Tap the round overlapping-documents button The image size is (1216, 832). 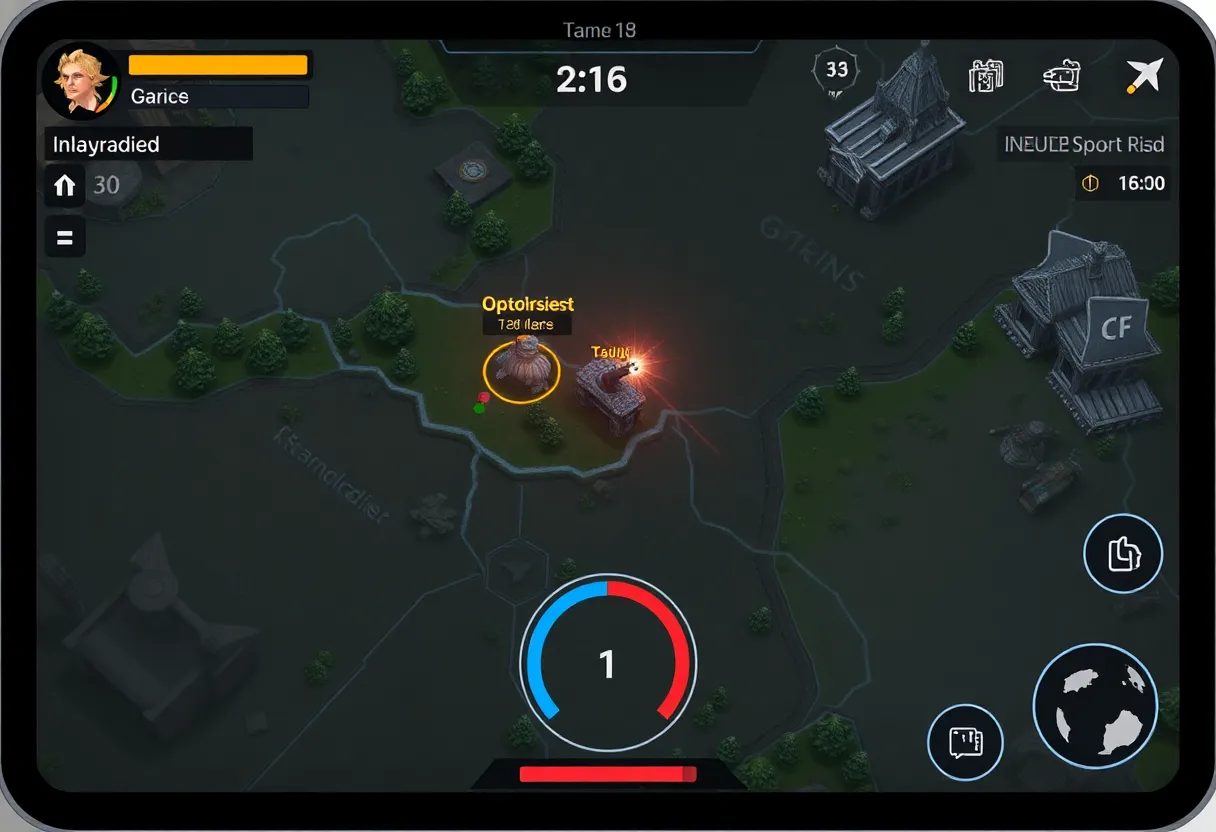click(1123, 554)
